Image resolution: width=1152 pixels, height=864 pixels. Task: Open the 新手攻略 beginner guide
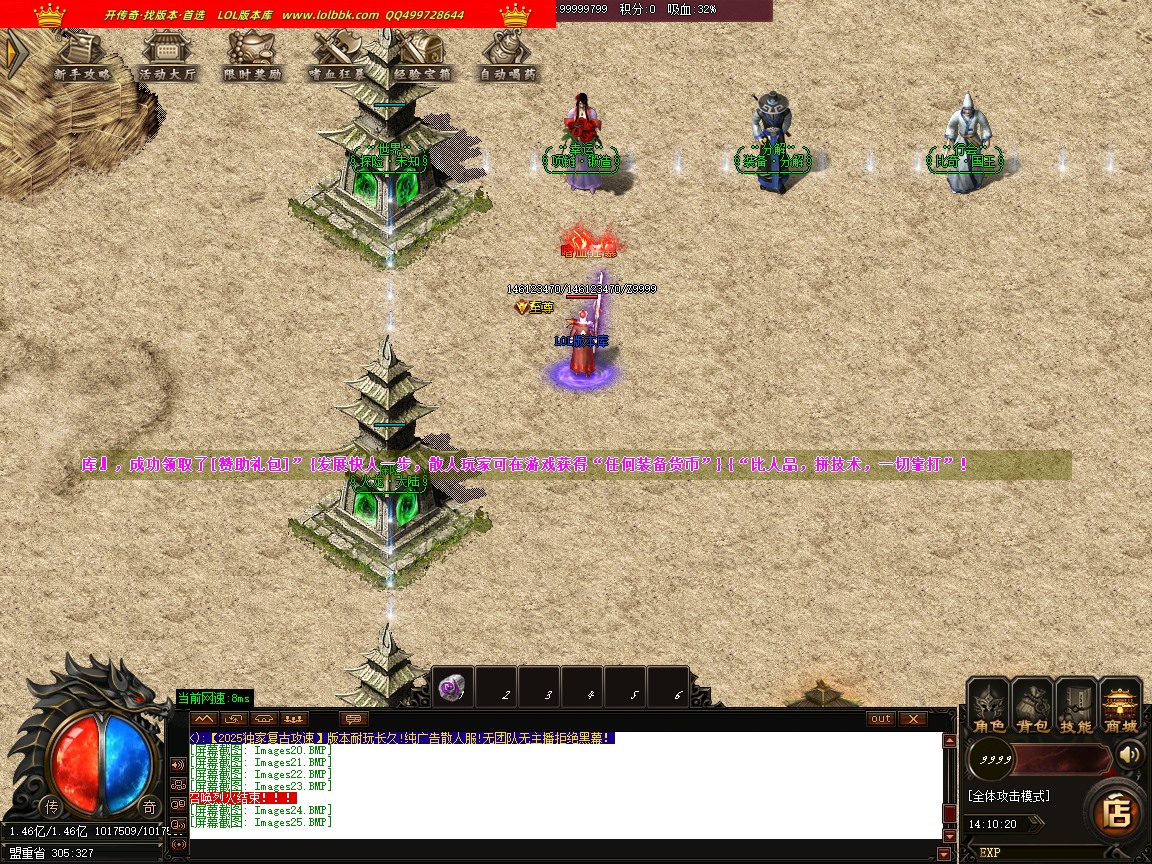[x=83, y=56]
